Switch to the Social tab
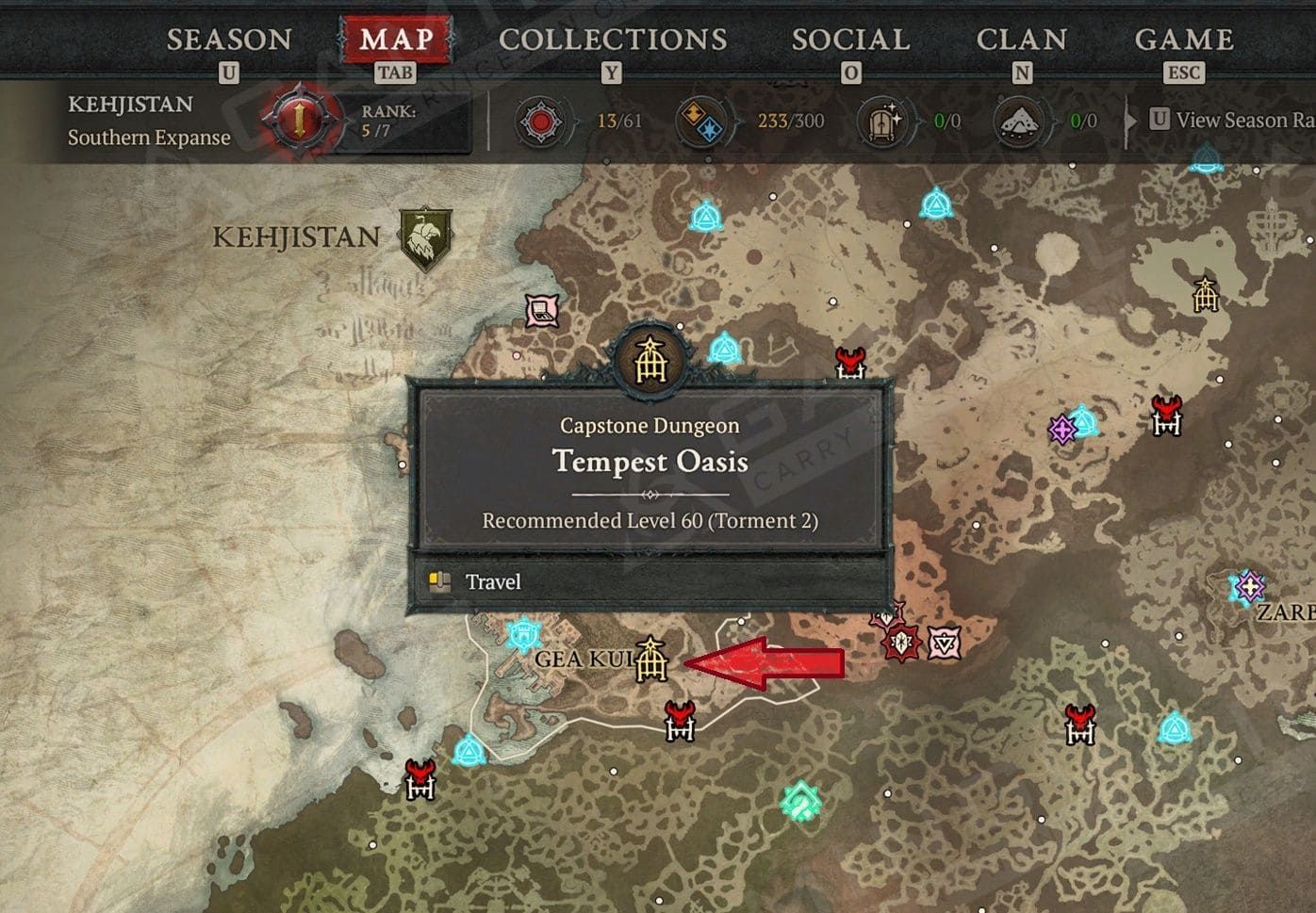This screenshot has width=1316, height=913. [x=850, y=40]
